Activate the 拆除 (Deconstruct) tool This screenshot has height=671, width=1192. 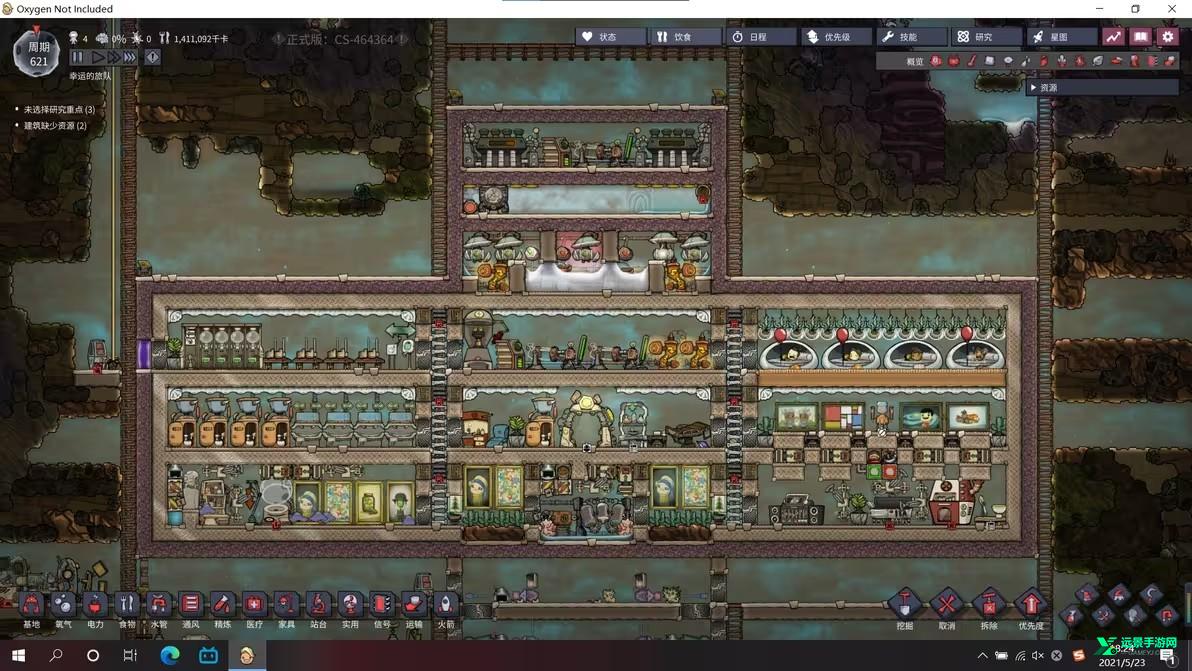[x=988, y=605]
